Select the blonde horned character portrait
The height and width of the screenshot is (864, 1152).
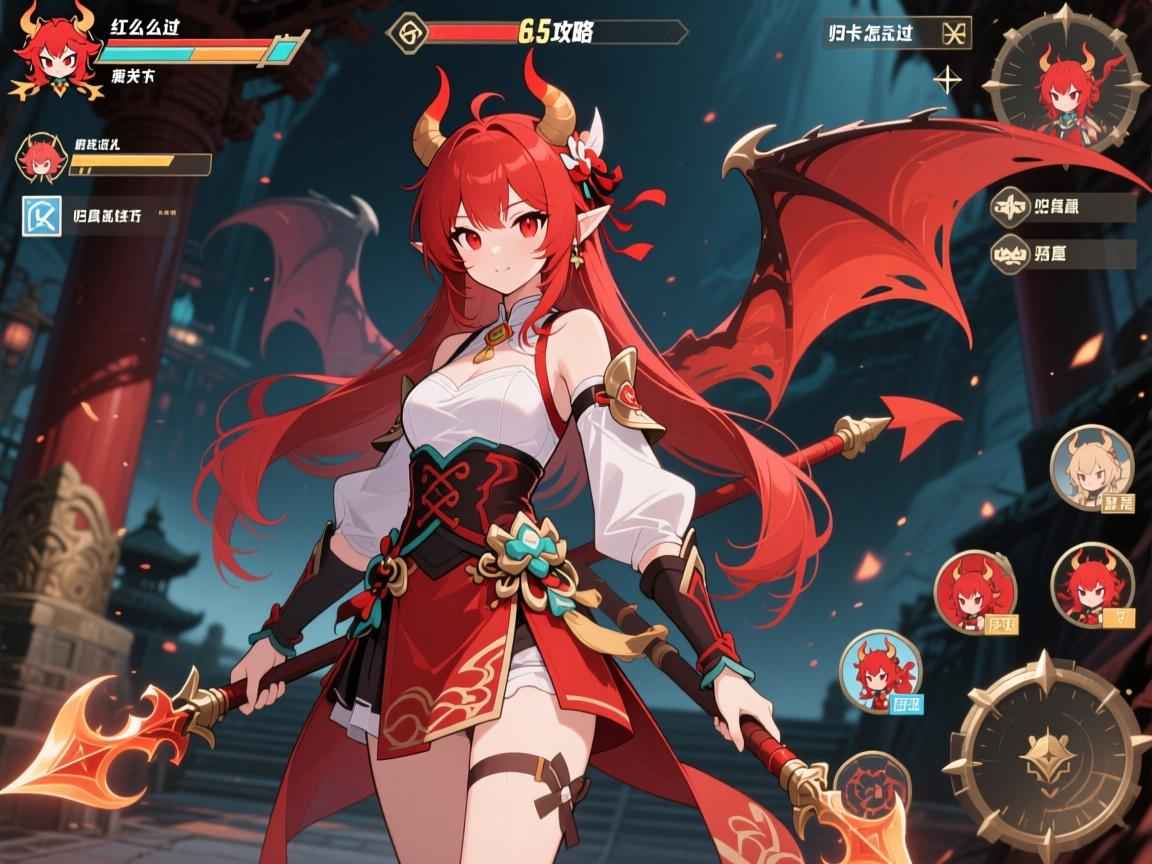(1091, 467)
